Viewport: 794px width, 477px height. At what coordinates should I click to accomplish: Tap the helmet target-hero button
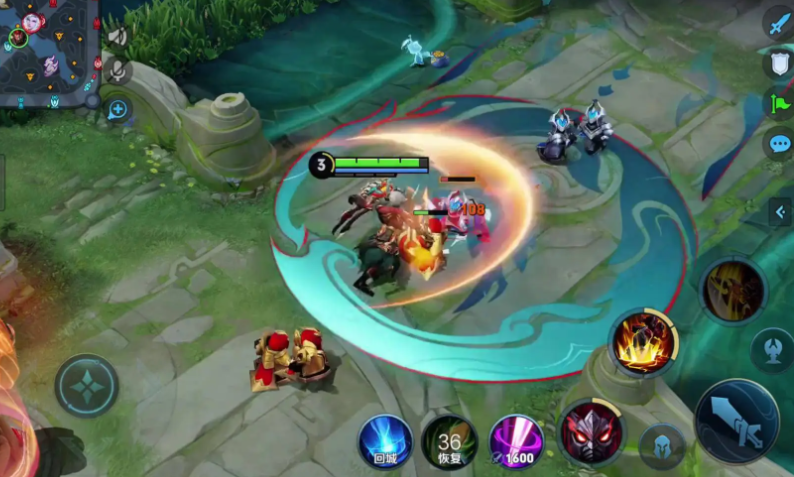[662, 445]
